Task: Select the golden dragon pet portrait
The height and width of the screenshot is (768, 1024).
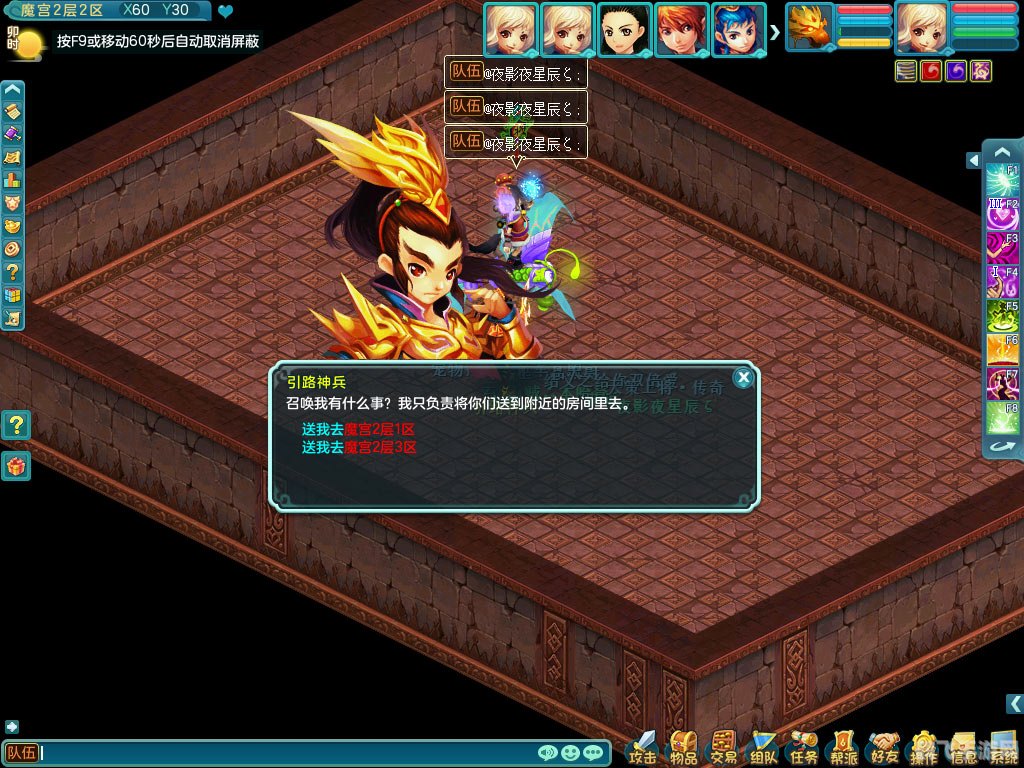Action: (x=809, y=27)
